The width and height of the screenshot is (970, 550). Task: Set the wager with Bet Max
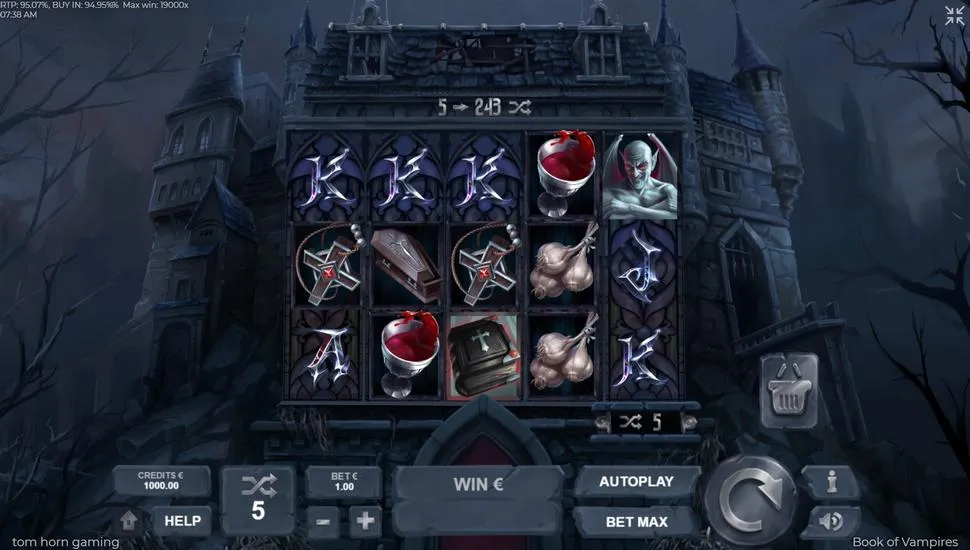[x=636, y=521]
